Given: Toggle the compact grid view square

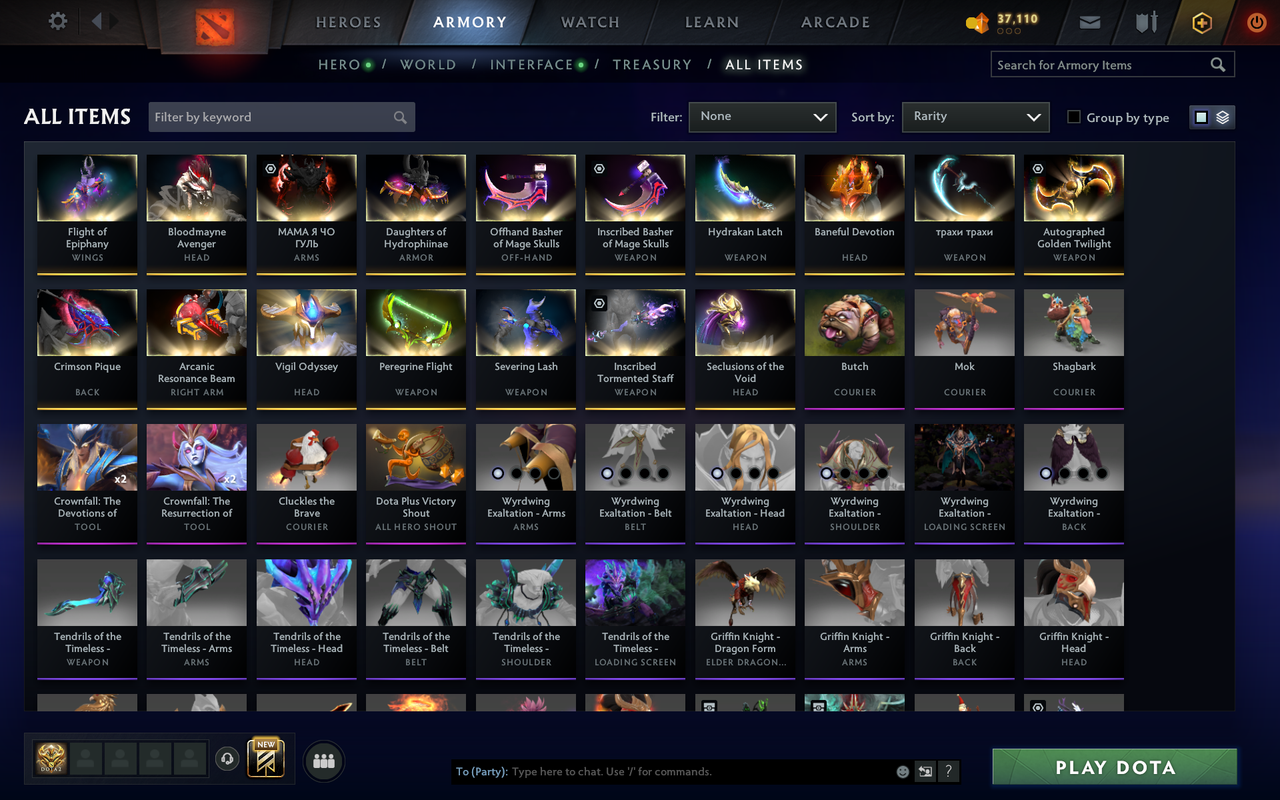Looking at the screenshot, I should tap(1200, 116).
